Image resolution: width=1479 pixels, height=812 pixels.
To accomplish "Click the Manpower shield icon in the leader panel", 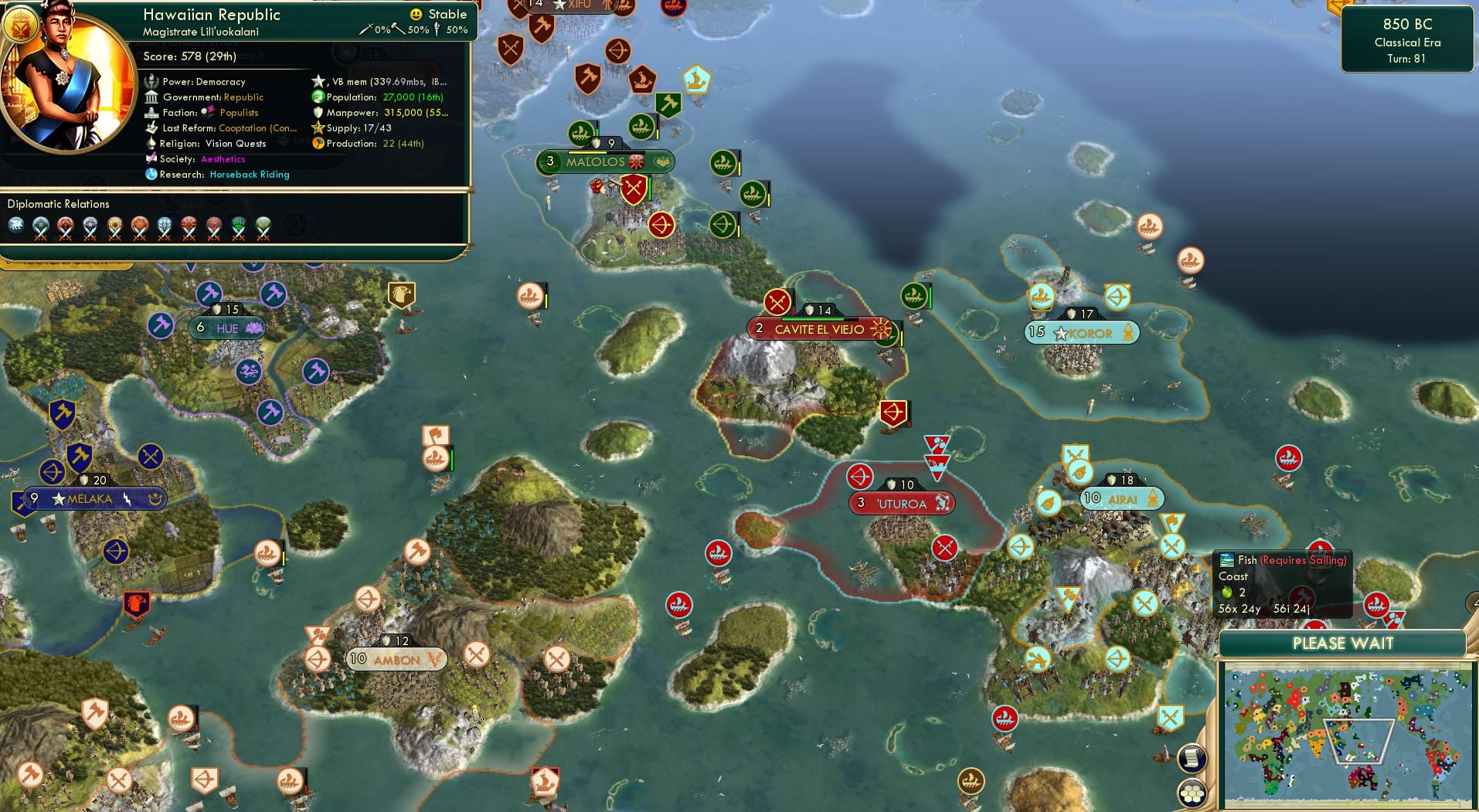I will pos(318,113).
